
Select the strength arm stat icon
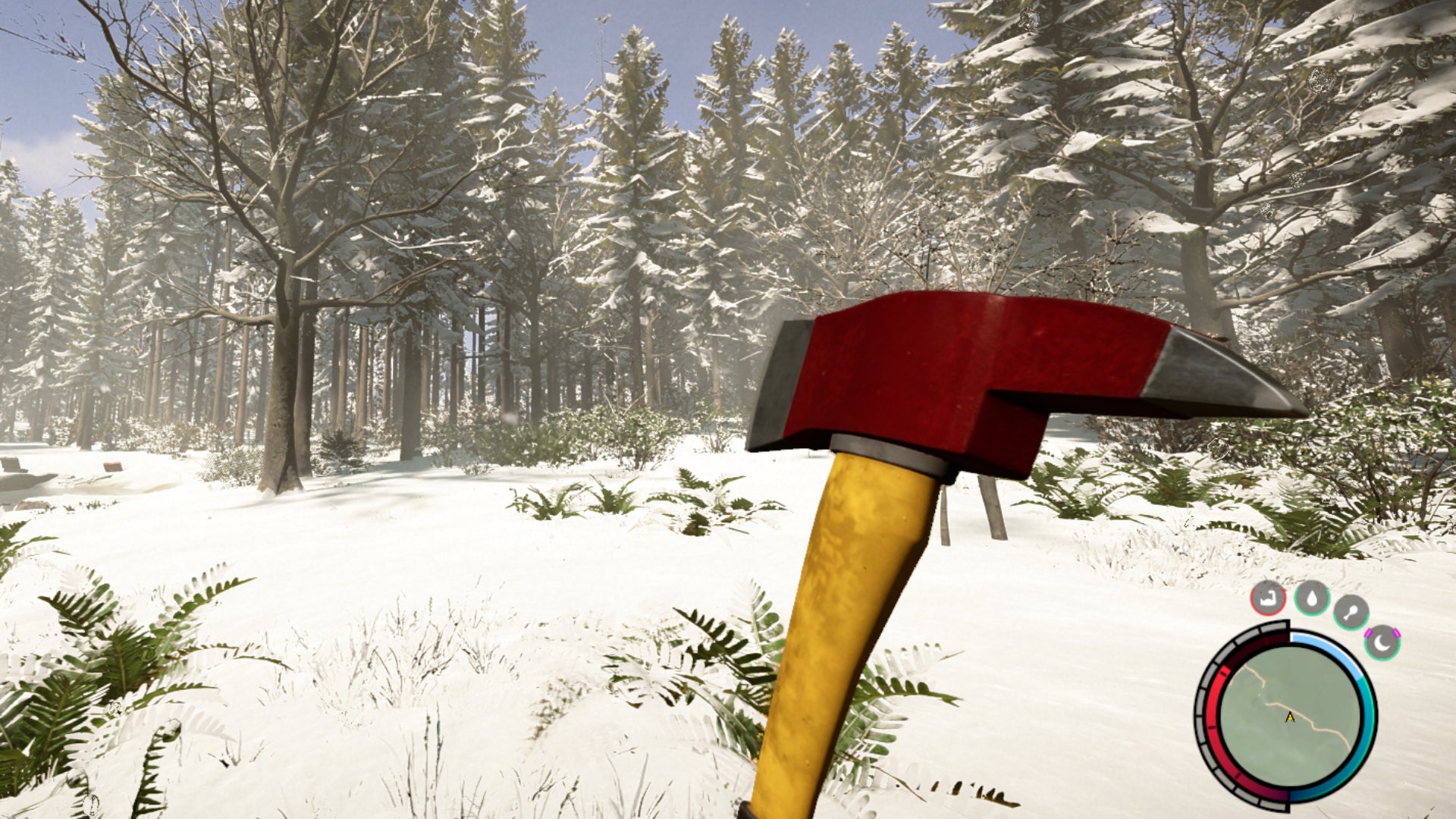click(x=1268, y=599)
